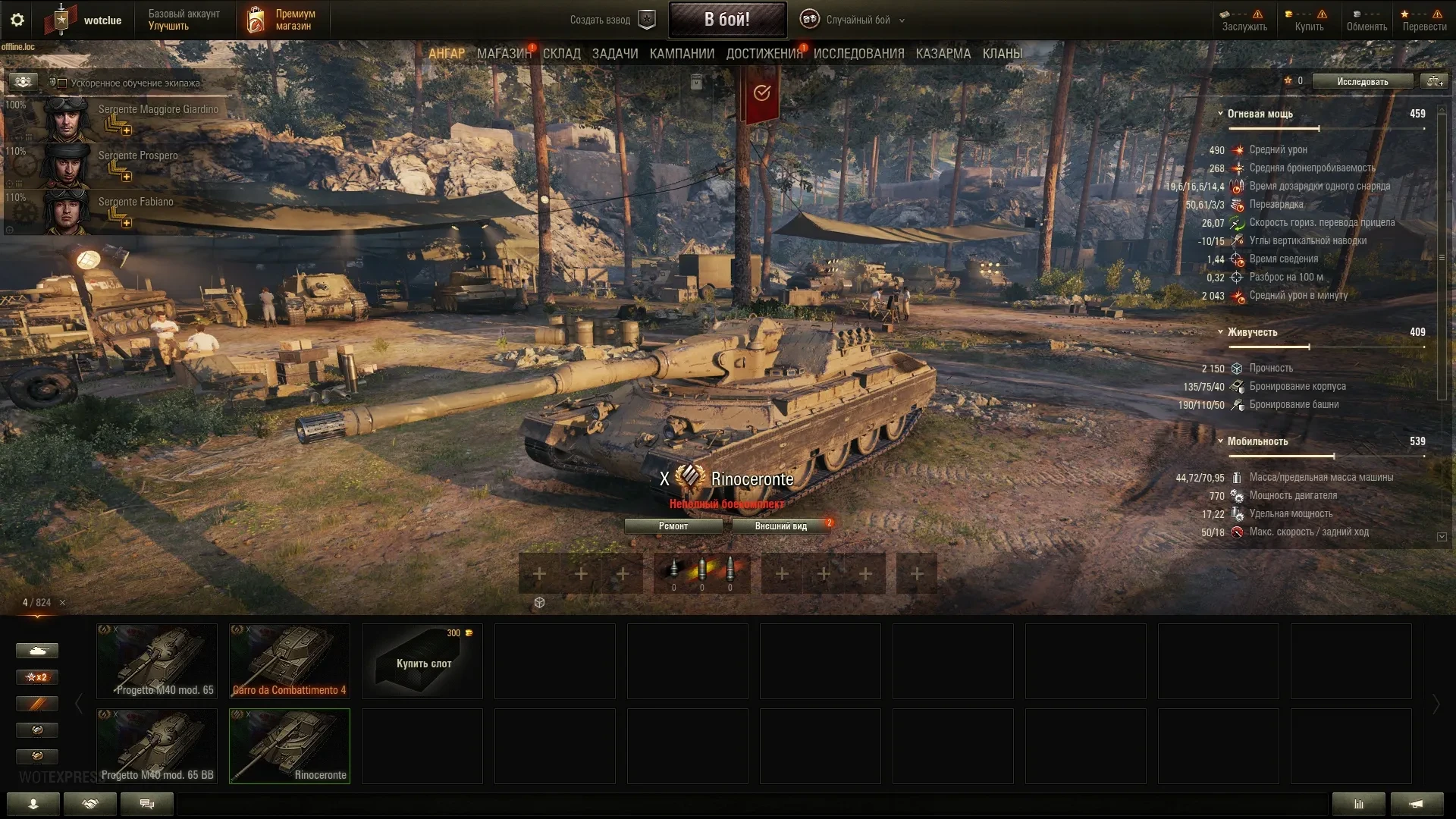Start battle with the В бой! button
1456x819 pixels.
(726, 20)
